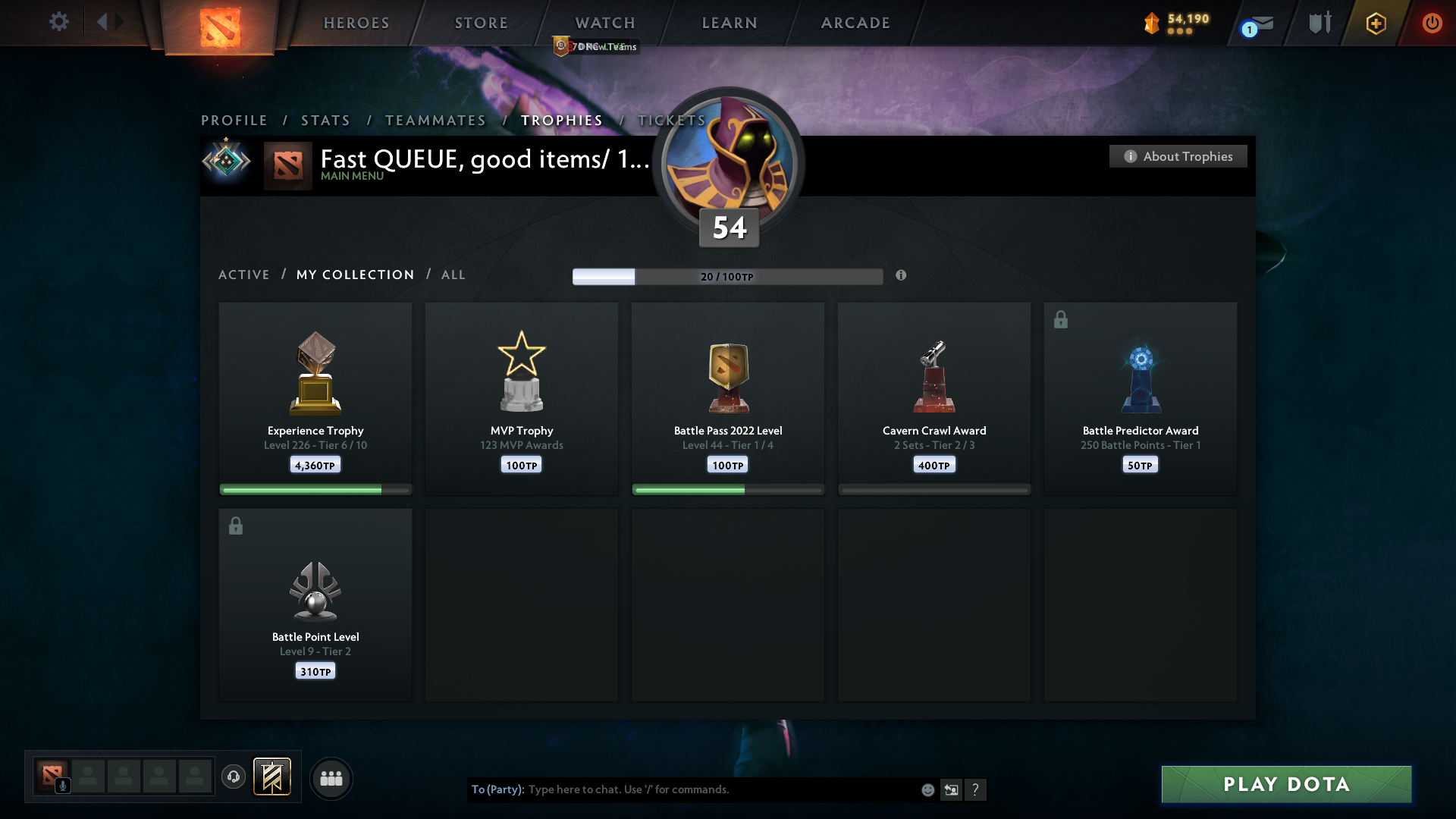Switch to the TEAMMATES tab

435,120
